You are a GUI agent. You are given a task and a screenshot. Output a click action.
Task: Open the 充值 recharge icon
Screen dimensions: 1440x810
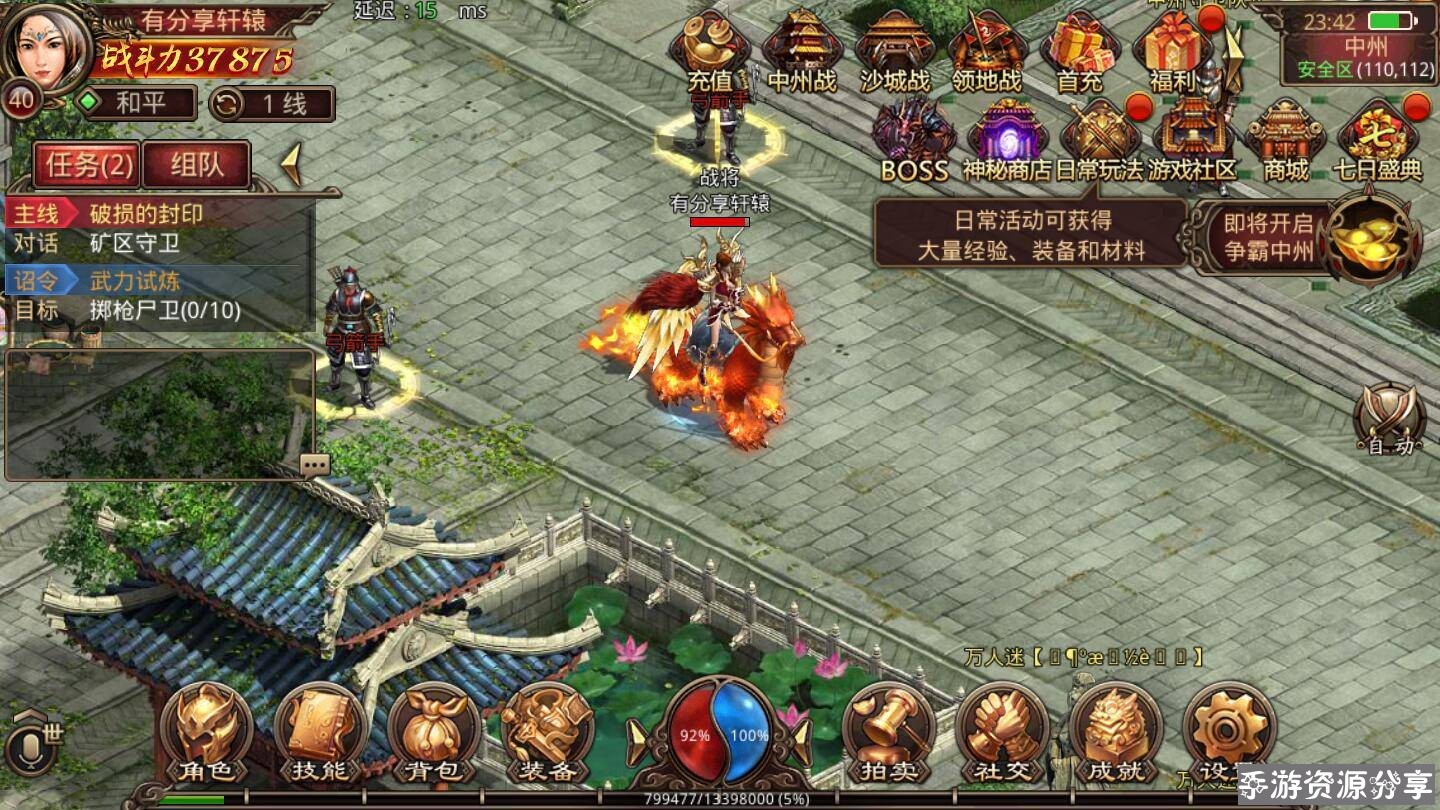pyautogui.click(x=710, y=52)
